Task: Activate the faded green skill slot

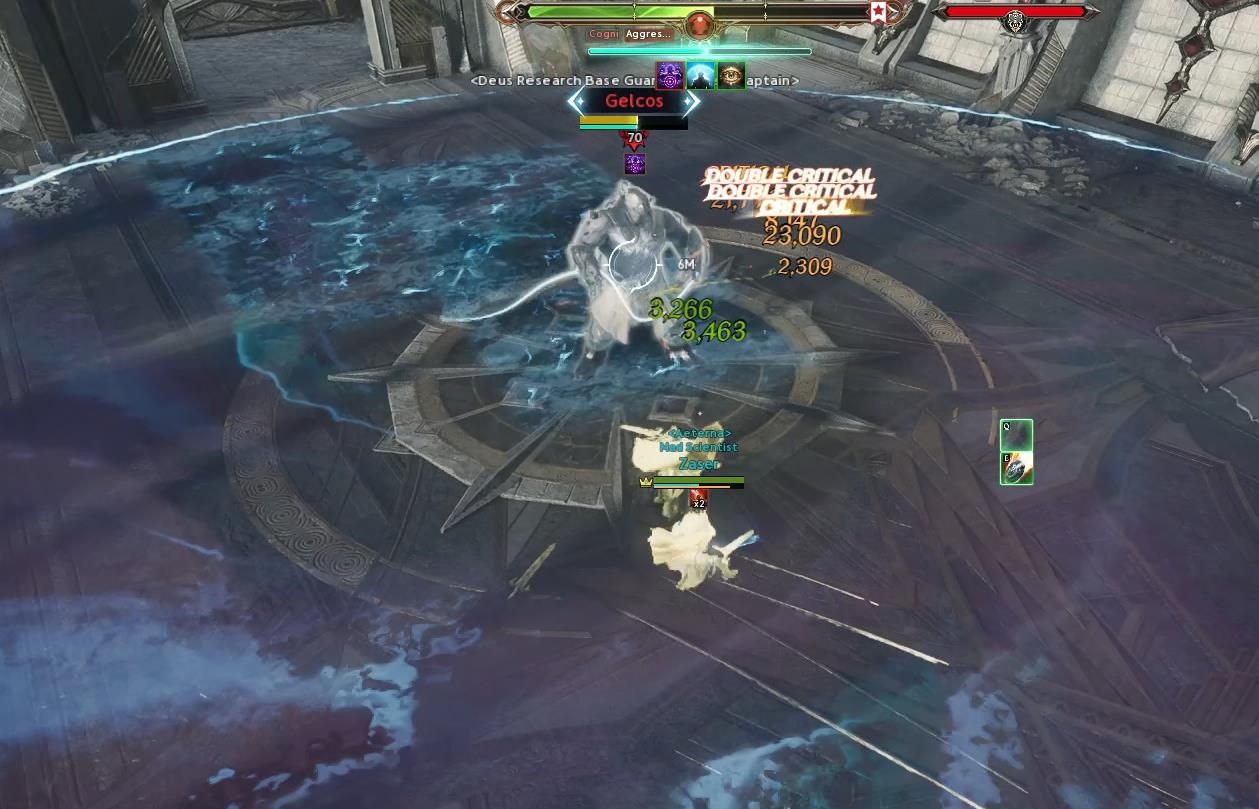Action: coord(1016,436)
